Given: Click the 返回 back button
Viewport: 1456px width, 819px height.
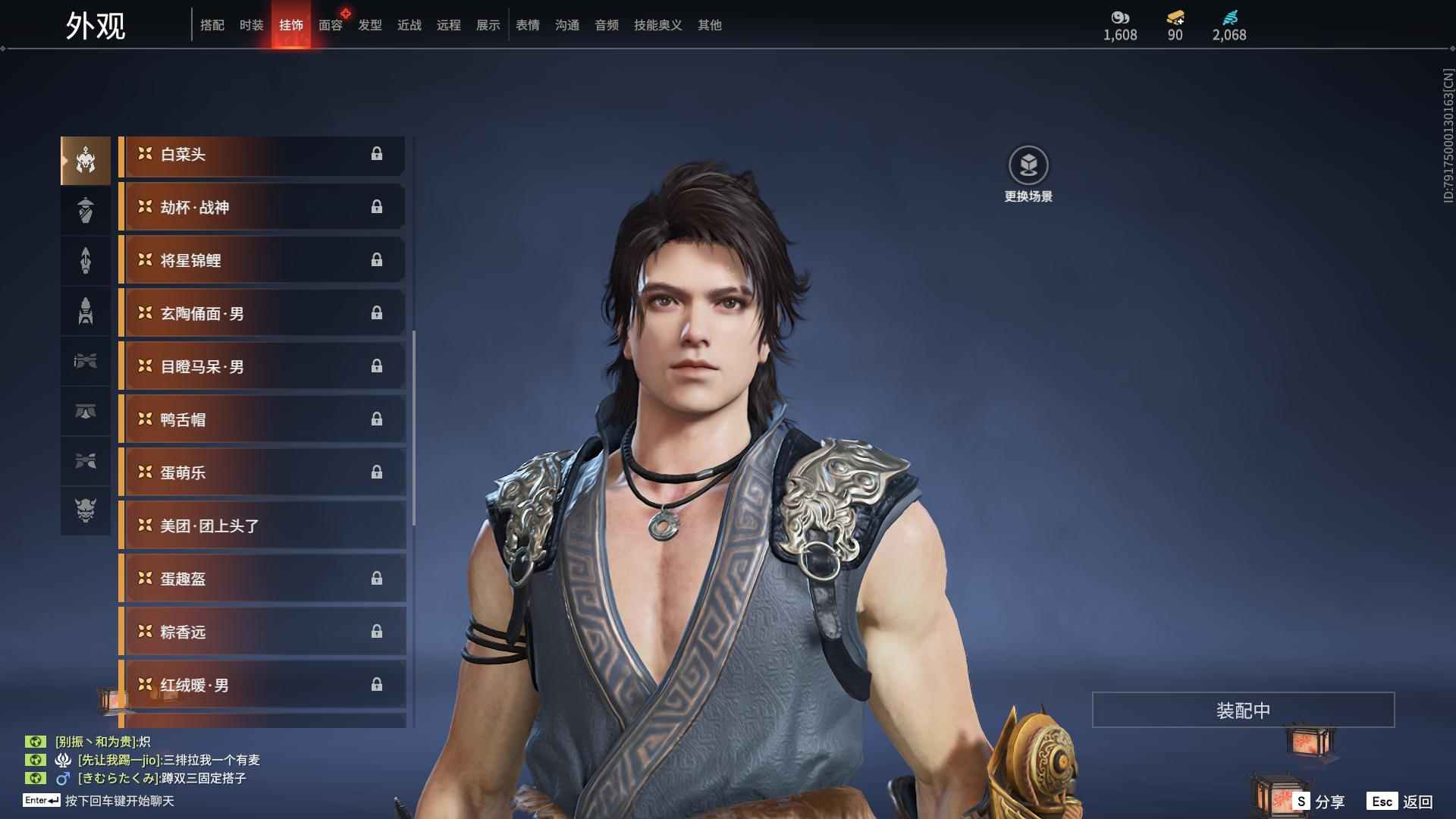Looking at the screenshot, I should pos(1401,801).
